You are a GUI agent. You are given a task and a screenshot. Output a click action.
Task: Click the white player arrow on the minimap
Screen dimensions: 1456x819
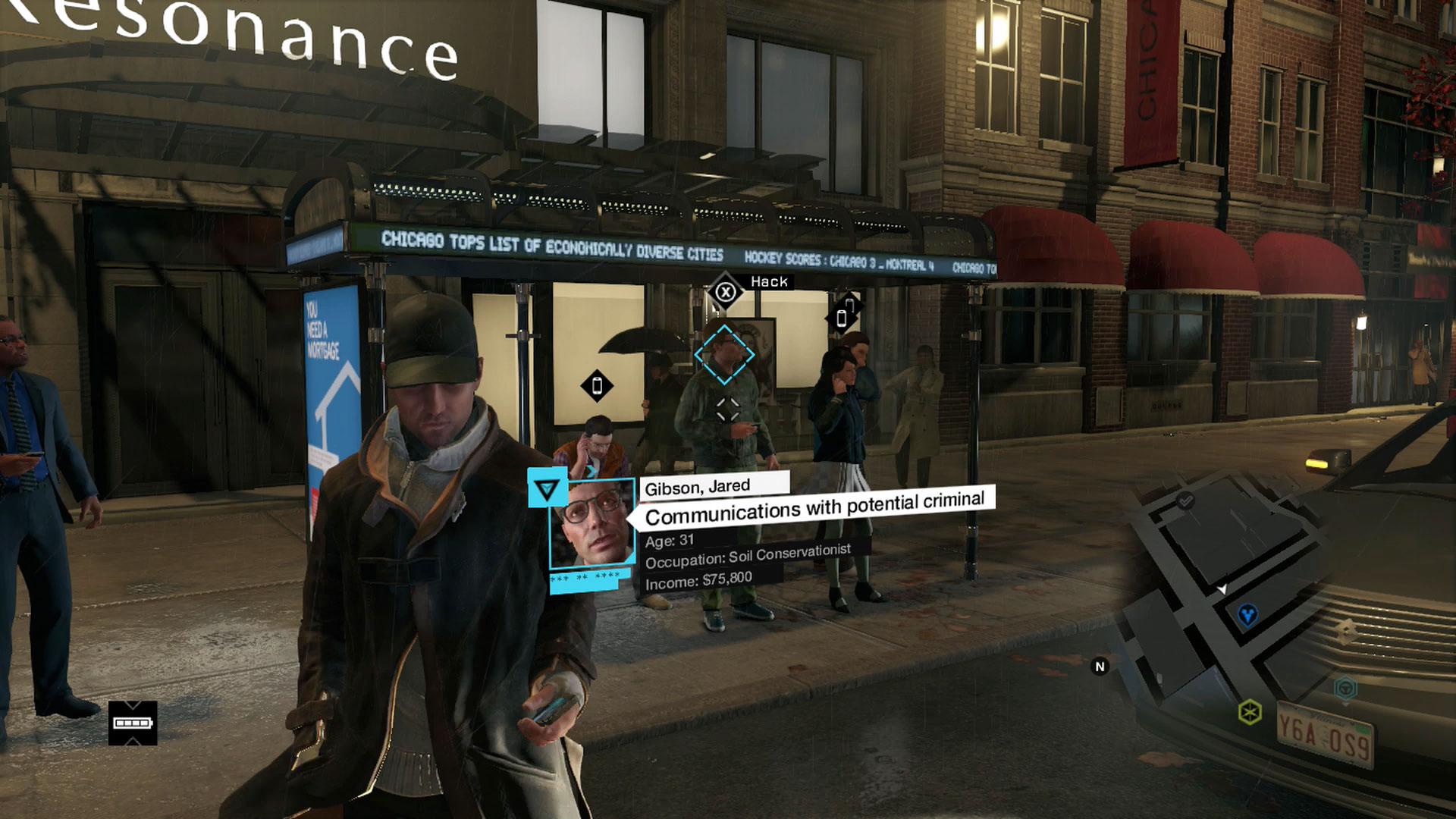[x=1221, y=588]
